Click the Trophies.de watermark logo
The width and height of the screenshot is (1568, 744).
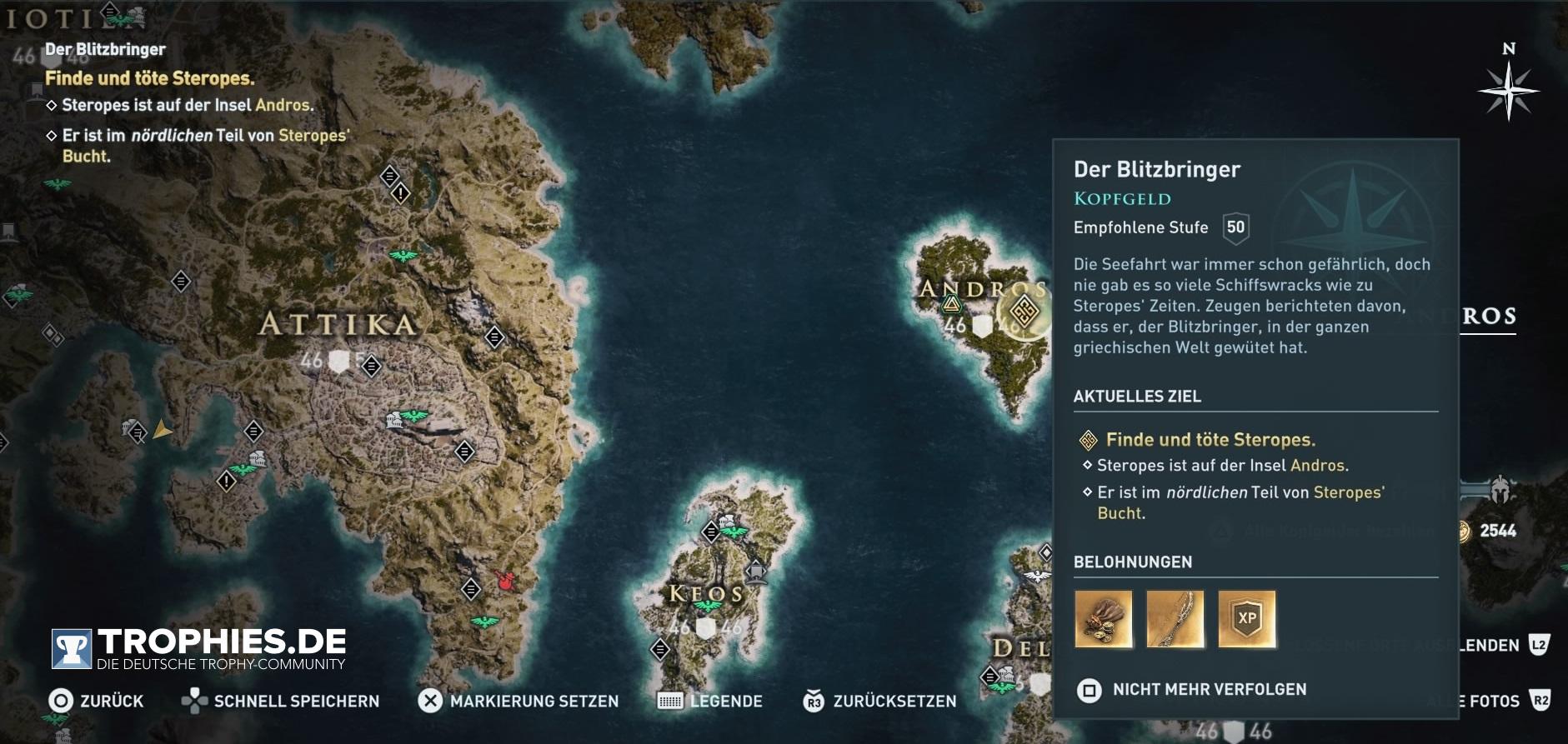tap(198, 649)
